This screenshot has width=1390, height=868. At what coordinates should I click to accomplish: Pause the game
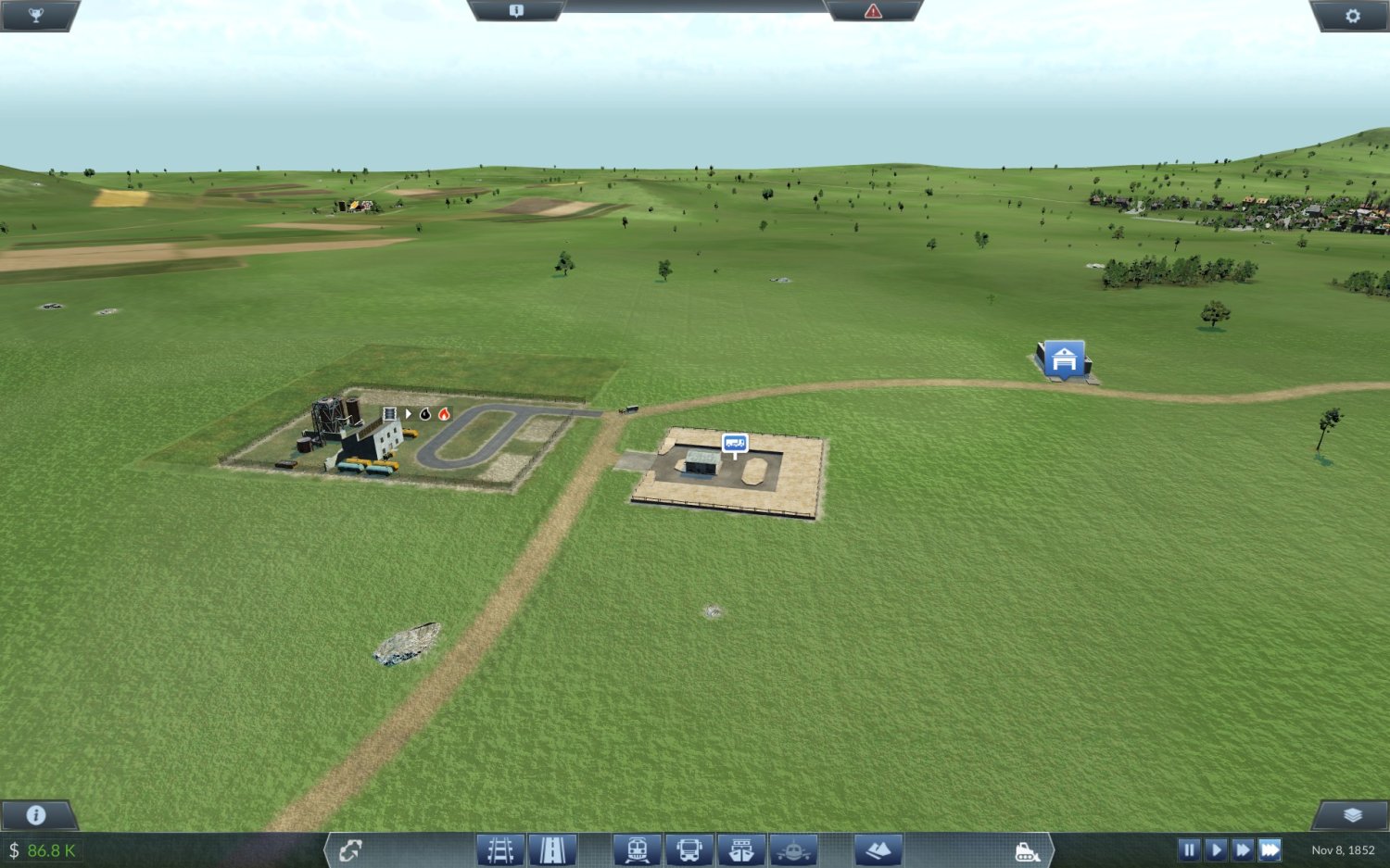click(x=1189, y=849)
